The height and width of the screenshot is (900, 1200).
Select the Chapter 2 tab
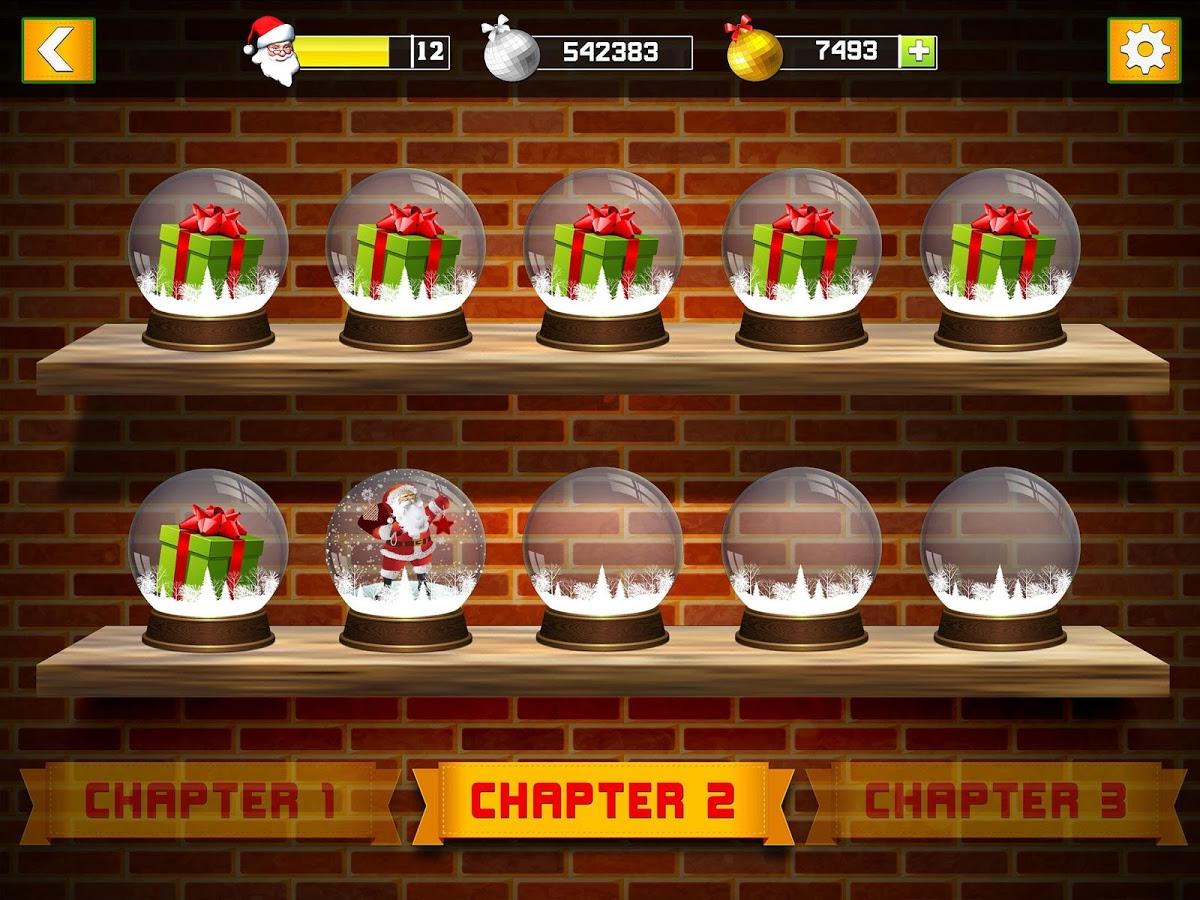coord(603,801)
